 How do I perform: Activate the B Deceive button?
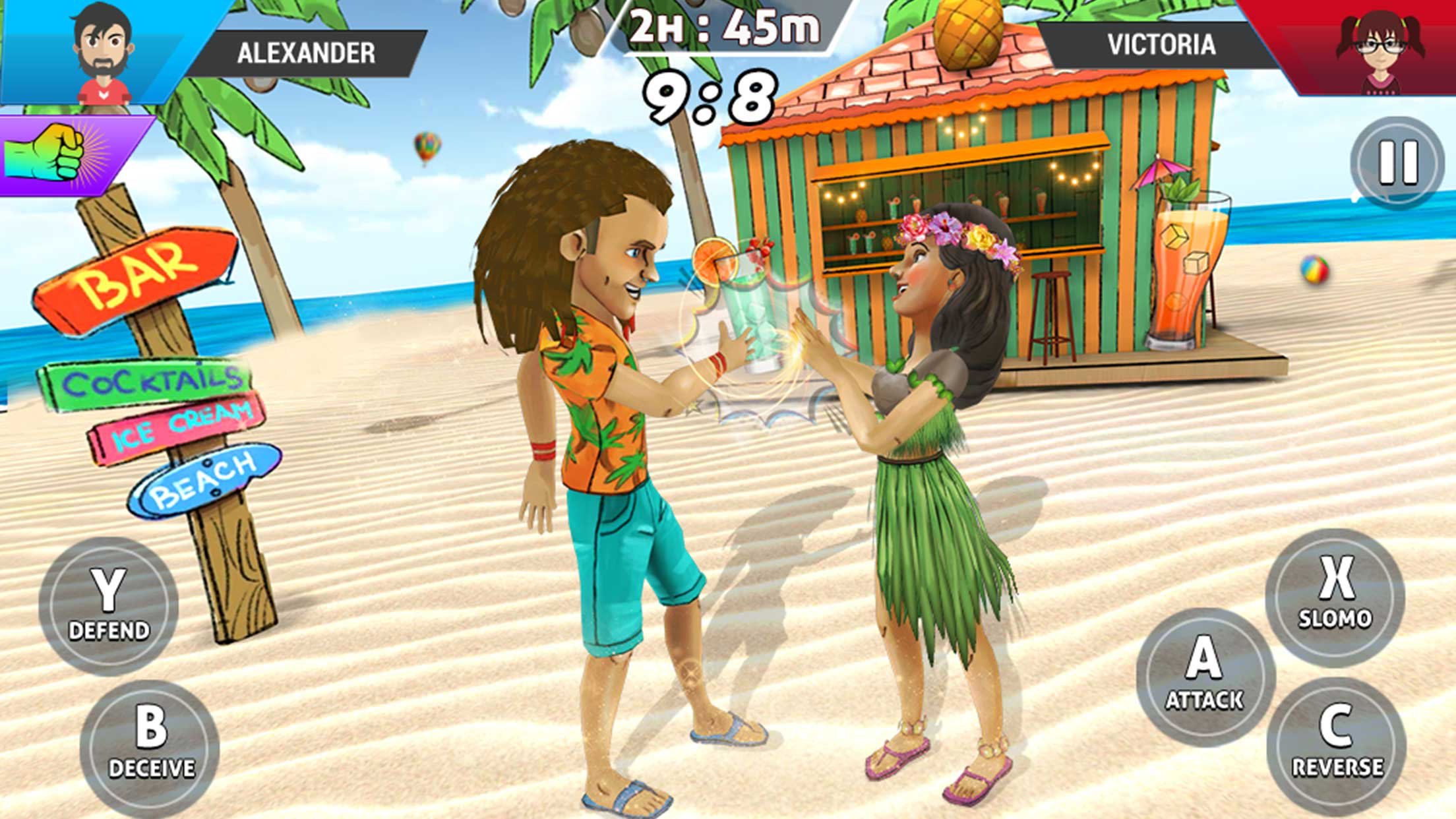tap(150, 748)
